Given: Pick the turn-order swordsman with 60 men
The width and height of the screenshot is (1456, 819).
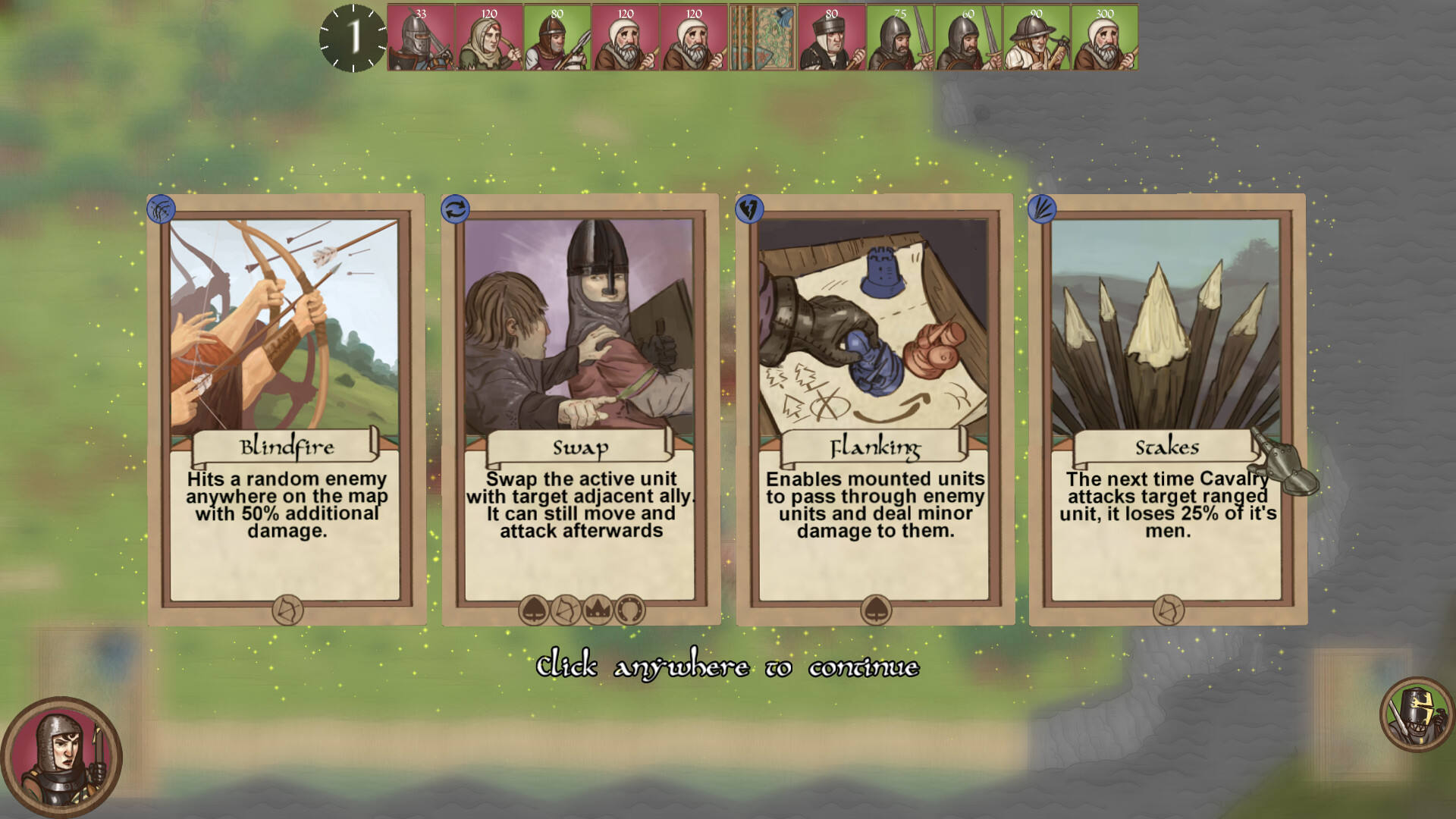Looking at the screenshot, I should (x=968, y=38).
